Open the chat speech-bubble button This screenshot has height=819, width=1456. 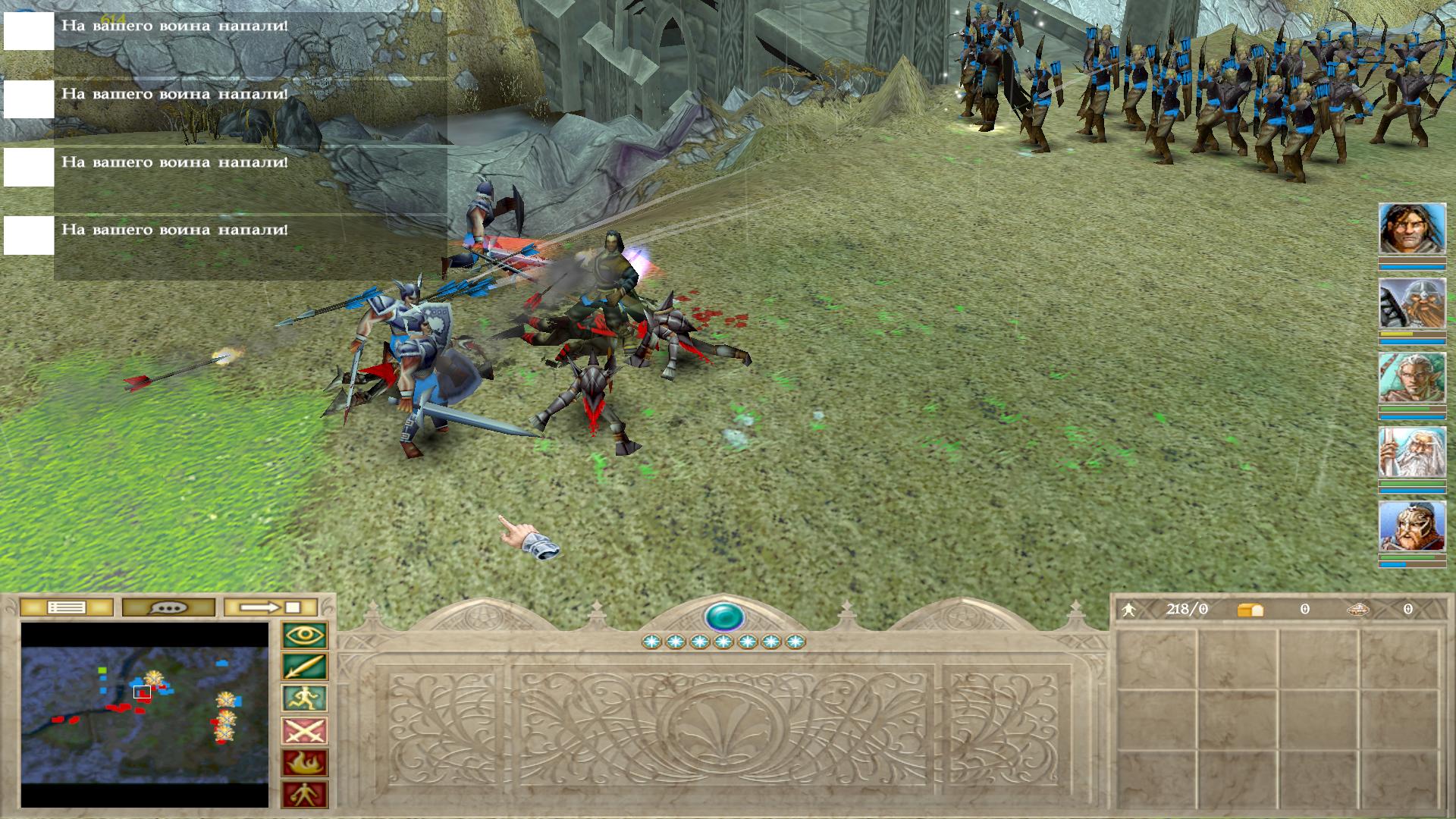pos(168,607)
